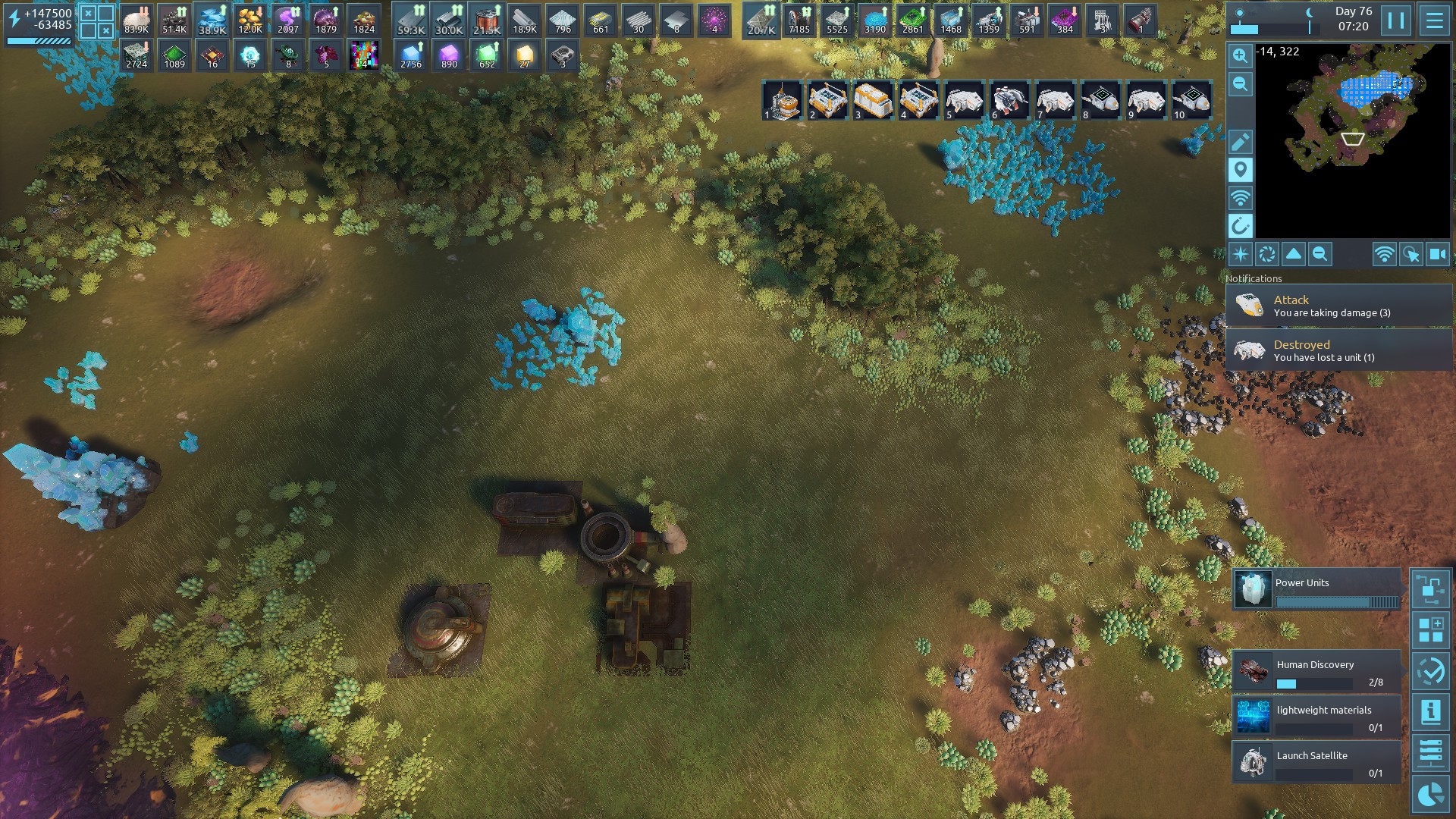Open the info book encyclopedia
Viewport: 1456px width, 819px height.
coord(1431,712)
